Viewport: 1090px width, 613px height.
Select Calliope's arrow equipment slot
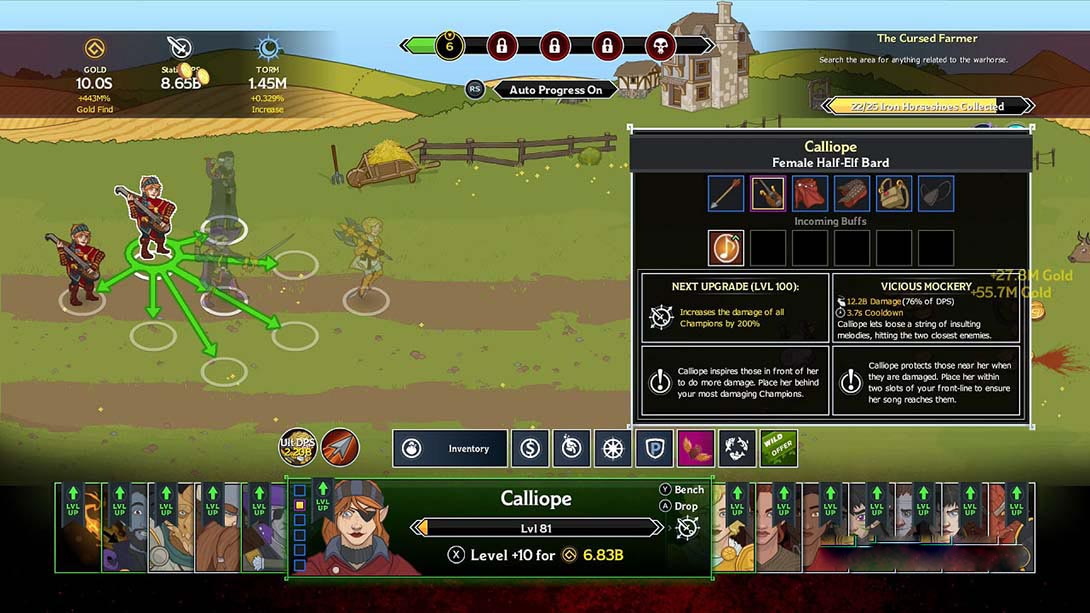[x=726, y=194]
